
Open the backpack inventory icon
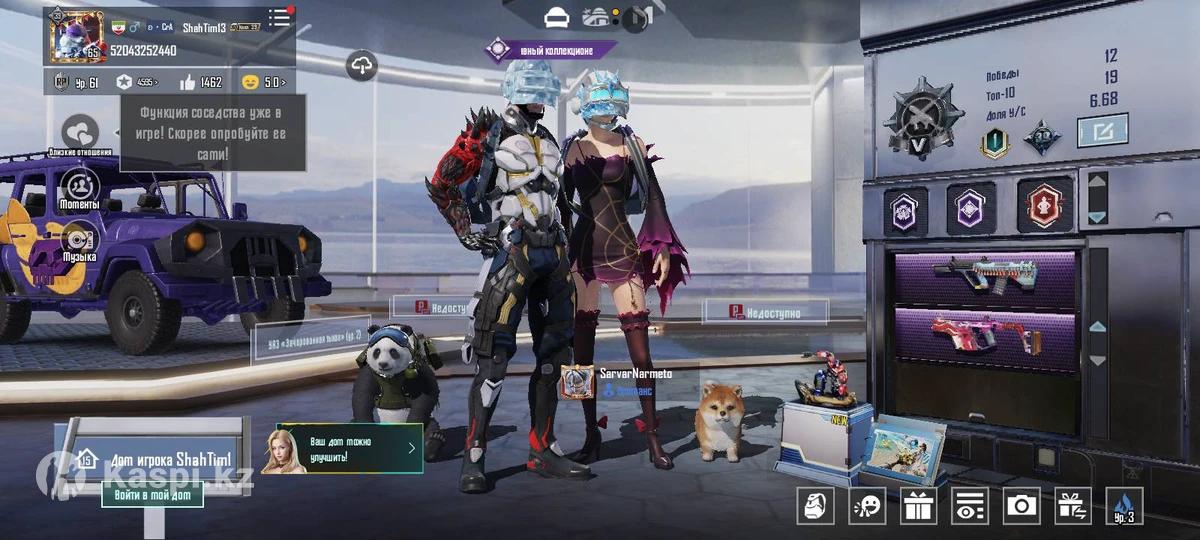coord(815,506)
